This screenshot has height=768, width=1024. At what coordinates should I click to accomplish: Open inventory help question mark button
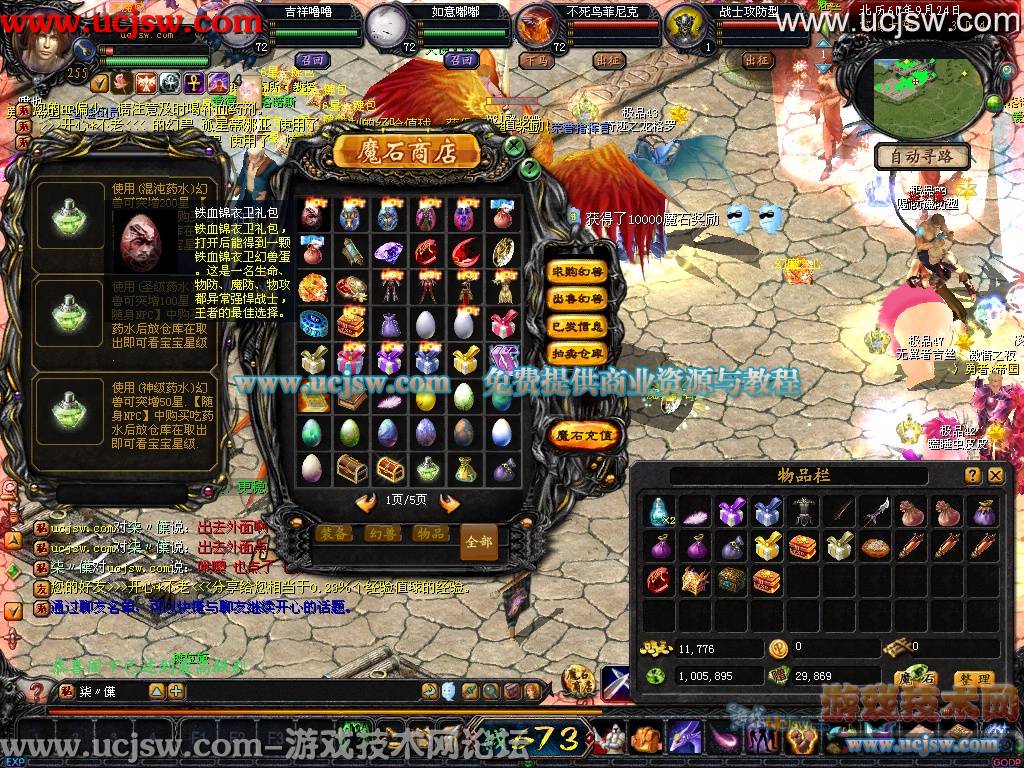[x=972, y=476]
